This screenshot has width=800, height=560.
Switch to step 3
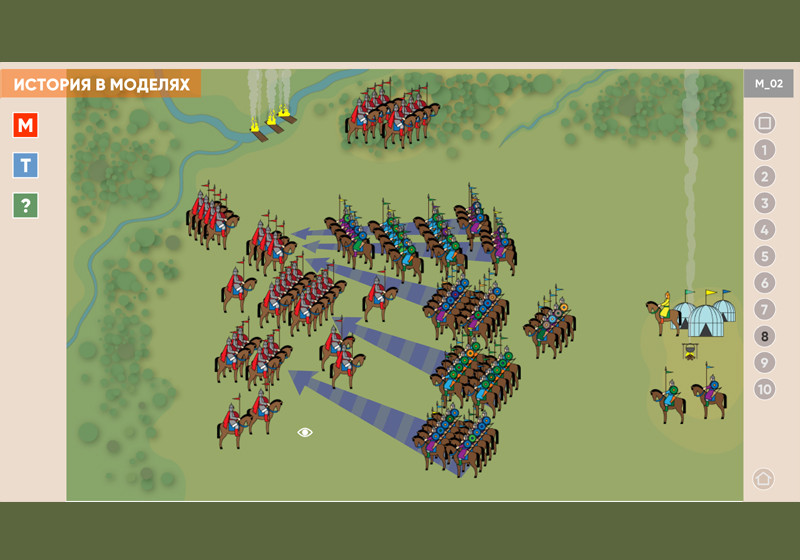tap(765, 203)
